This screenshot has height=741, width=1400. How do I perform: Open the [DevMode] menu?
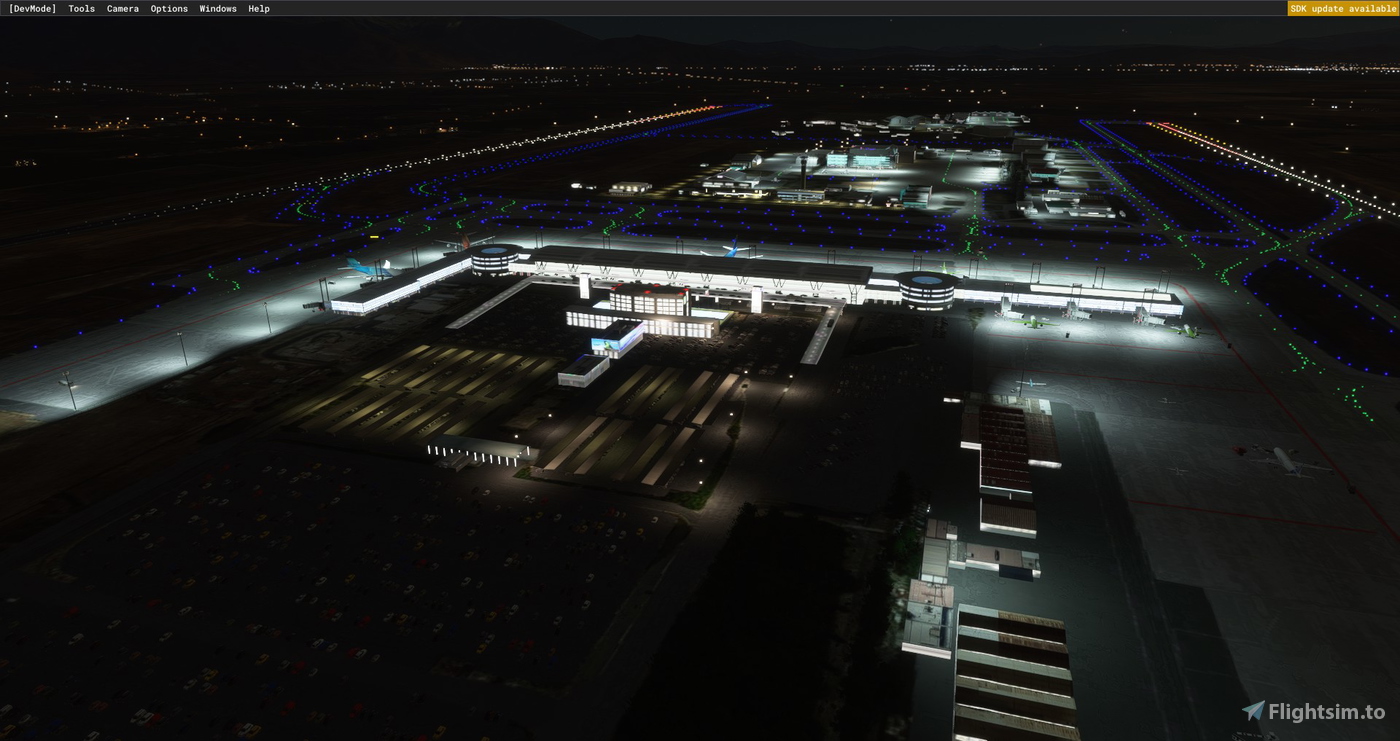33,8
